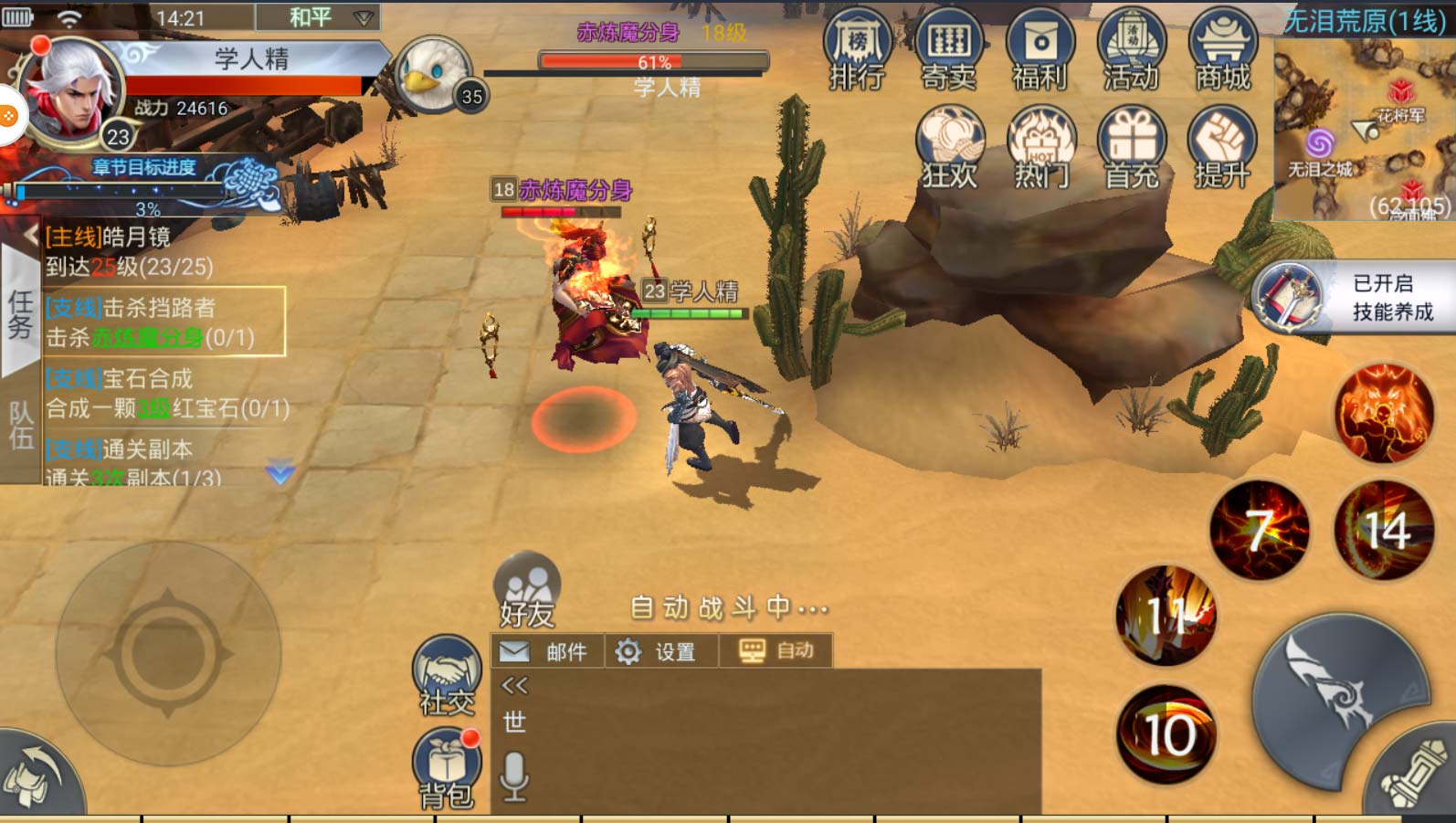This screenshot has width=1456, height=823.
Task: Open the 和平 combat mode dropdown
Action: coord(318,17)
